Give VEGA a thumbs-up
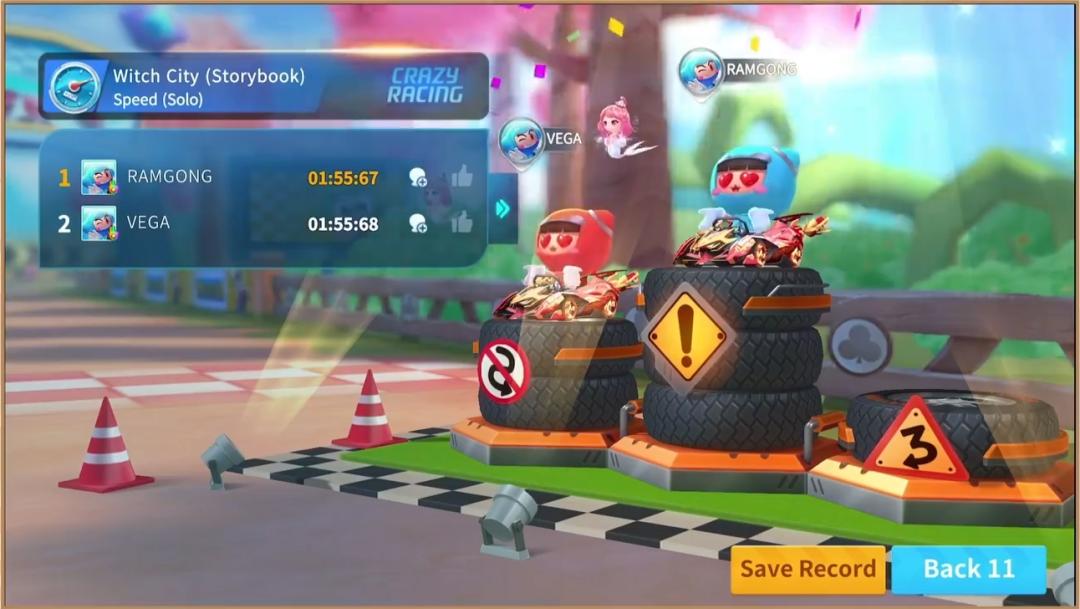The width and height of the screenshot is (1080, 609). [x=461, y=223]
